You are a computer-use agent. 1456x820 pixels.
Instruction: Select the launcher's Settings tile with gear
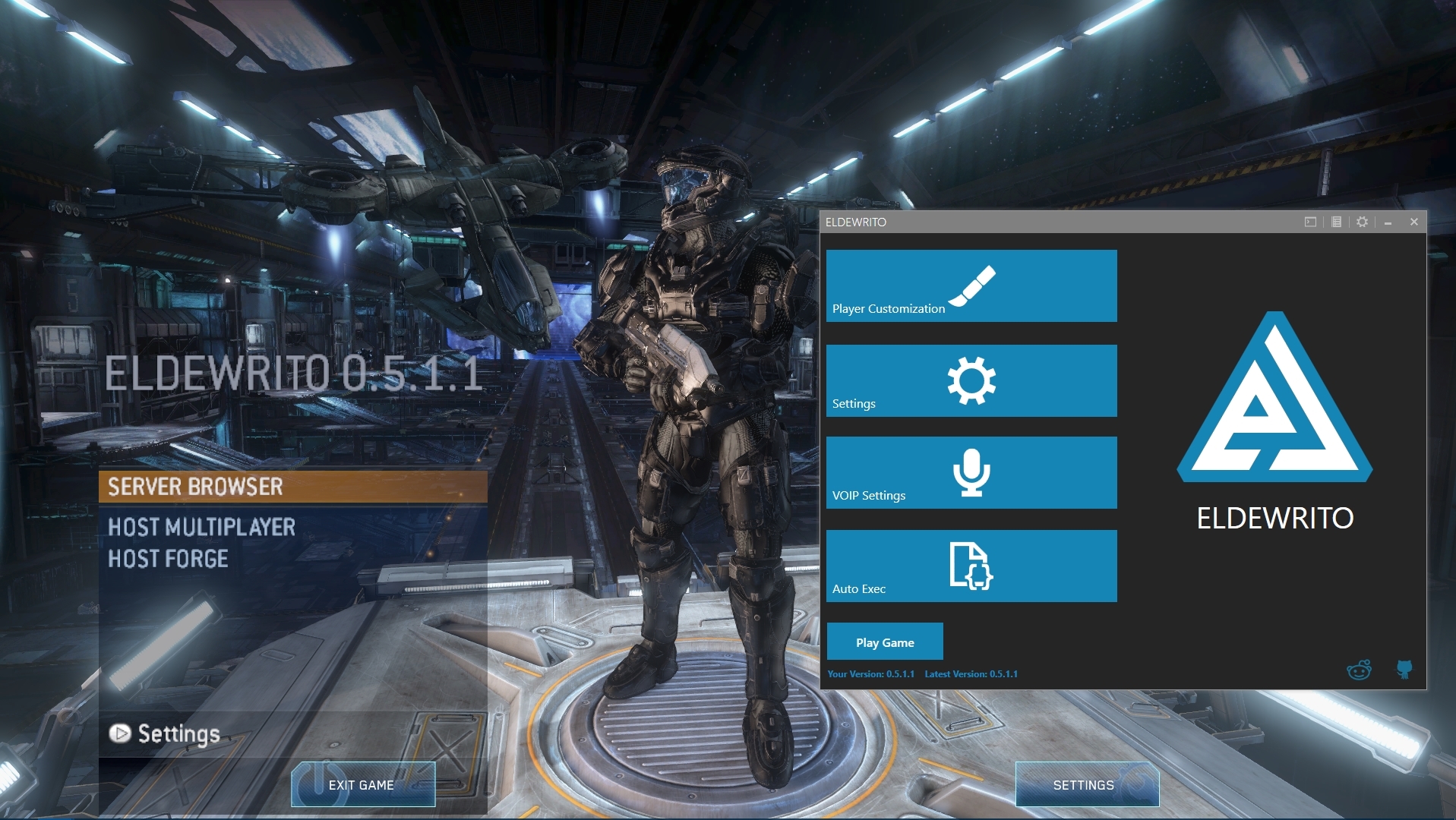971,380
